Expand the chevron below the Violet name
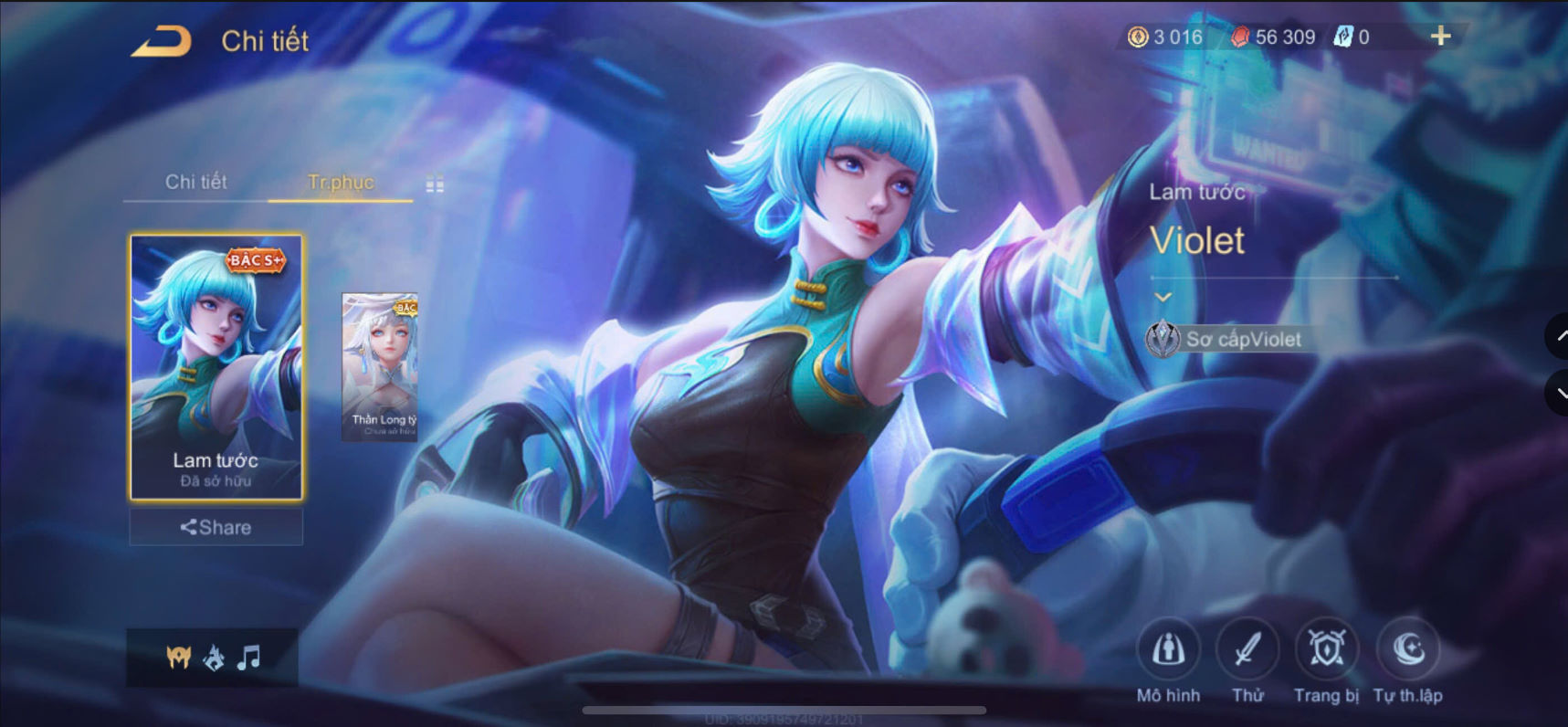This screenshot has height=727, width=1568. (x=1163, y=296)
